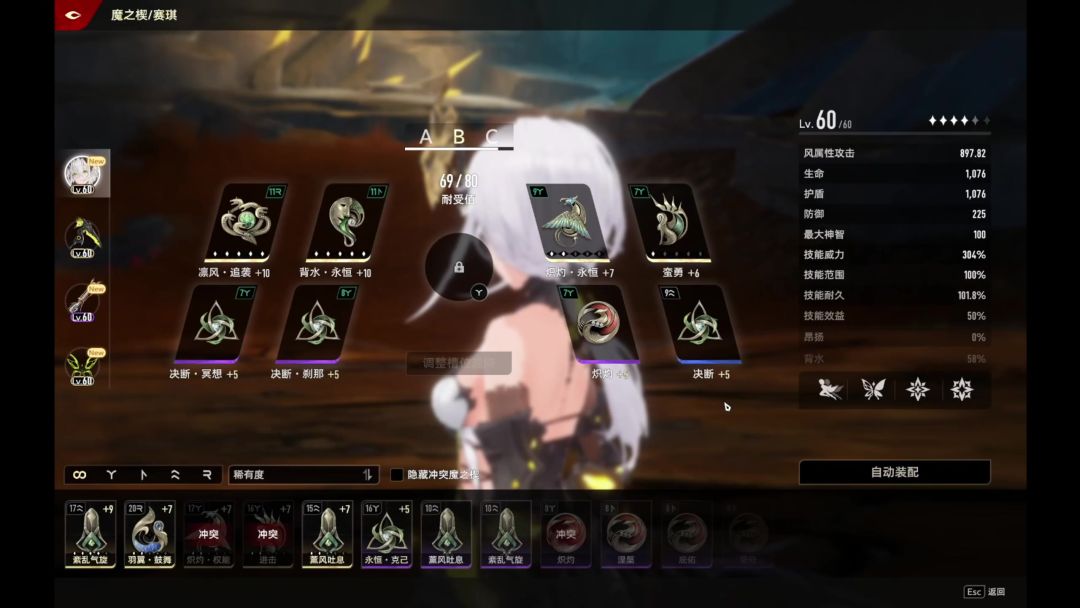Toggle the 隐藏冲突魔之楔 checkbox
The height and width of the screenshot is (608, 1080).
397,474
